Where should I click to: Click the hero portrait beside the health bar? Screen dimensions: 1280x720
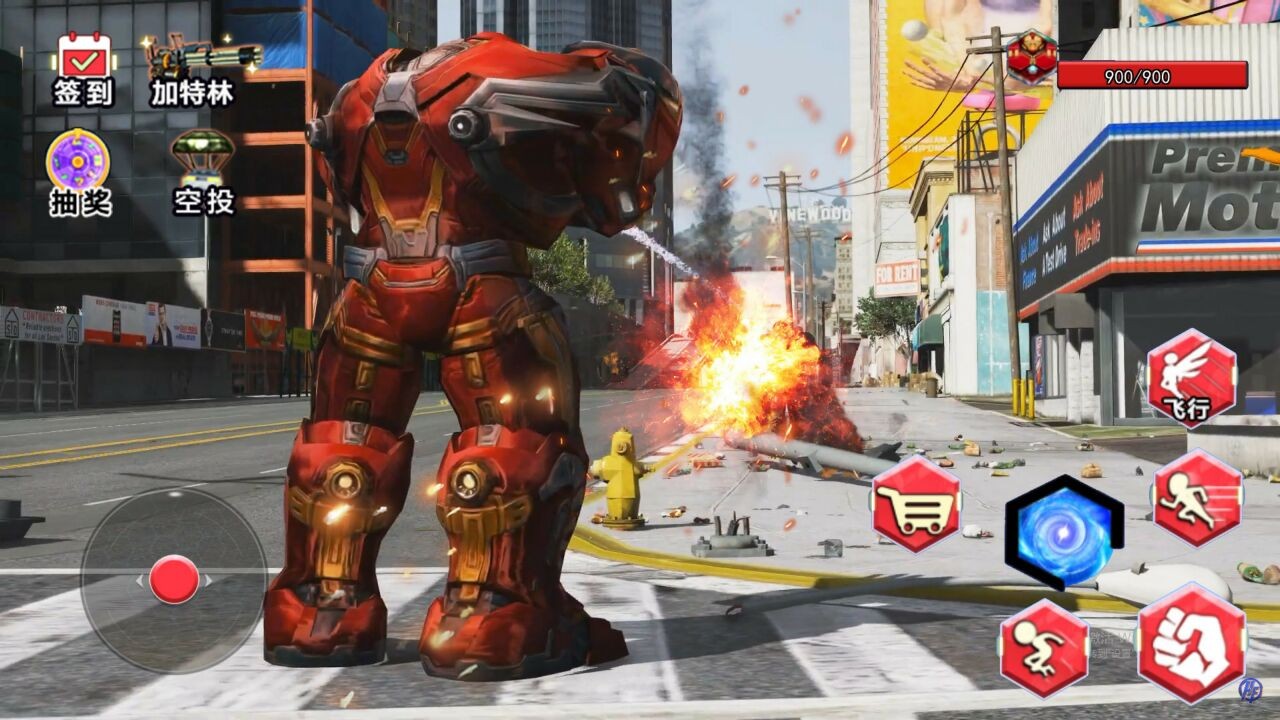click(x=1032, y=57)
